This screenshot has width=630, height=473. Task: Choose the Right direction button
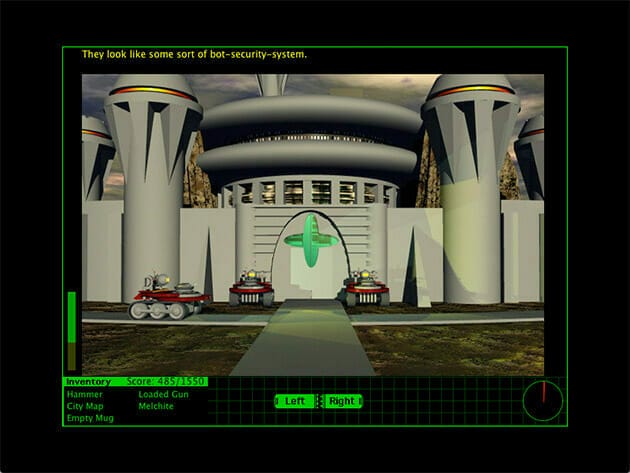[x=342, y=401]
